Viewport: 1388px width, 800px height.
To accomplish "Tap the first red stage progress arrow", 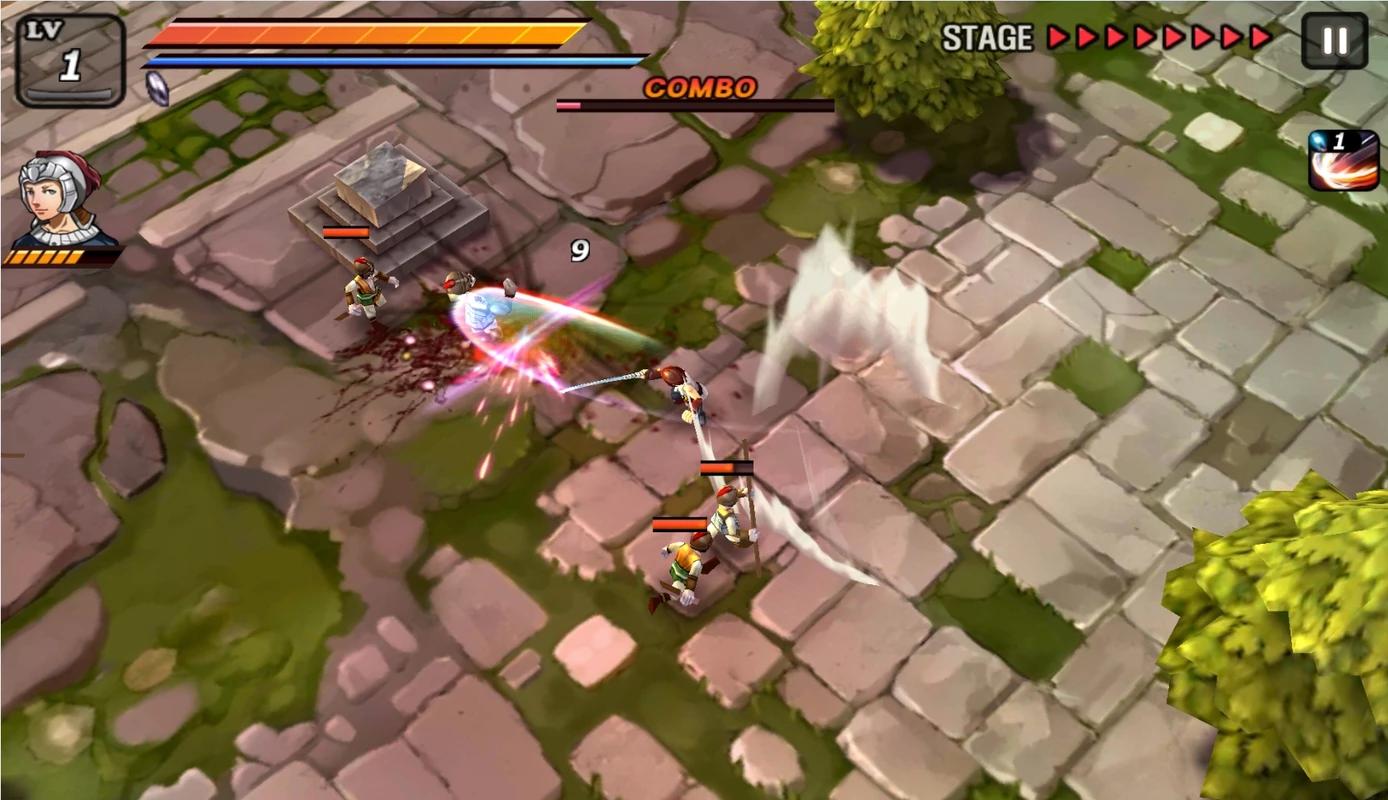I will (1057, 38).
